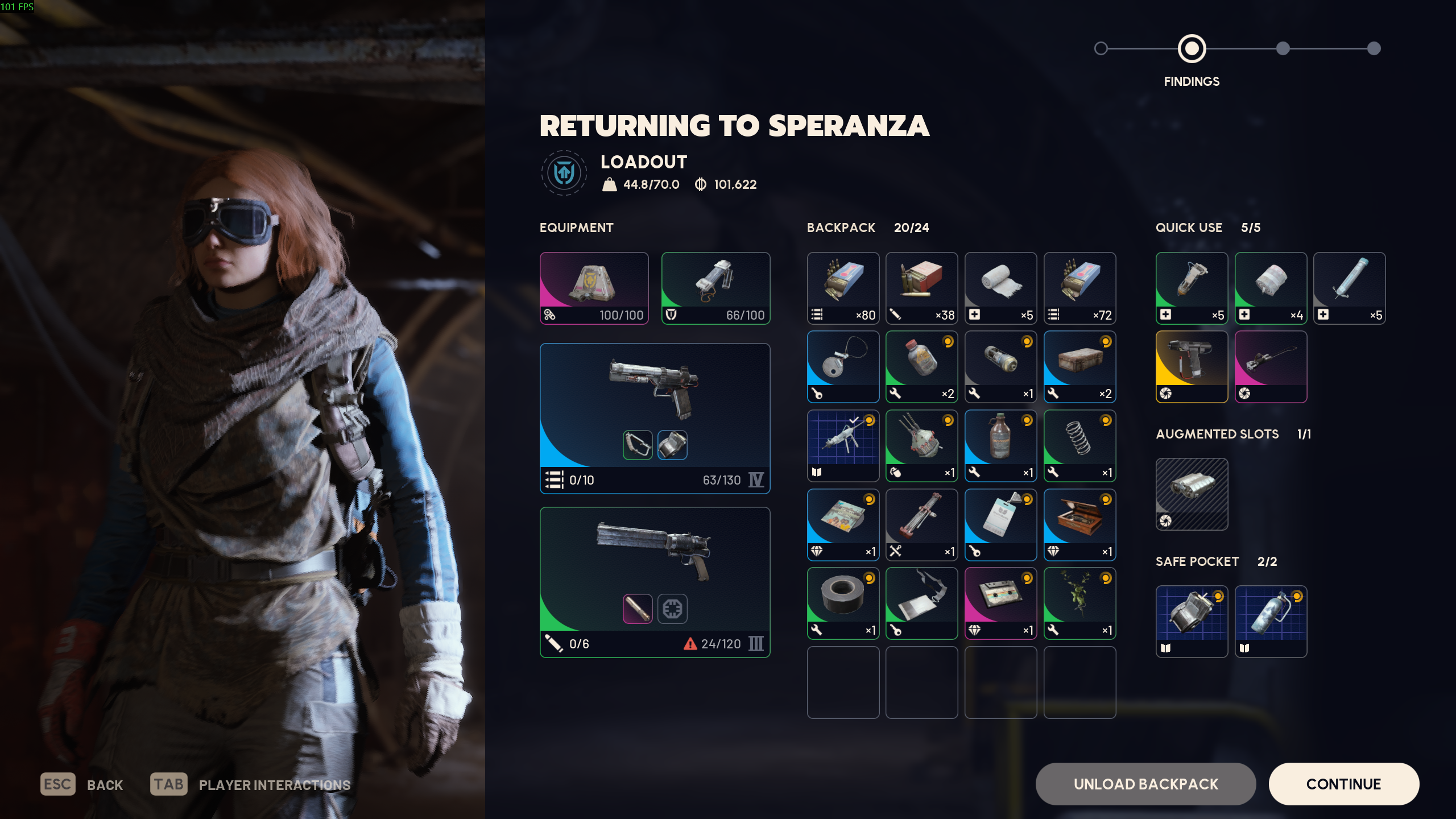Jump to the last progress step dot
This screenshot has height=819, width=1456.
point(1374,48)
